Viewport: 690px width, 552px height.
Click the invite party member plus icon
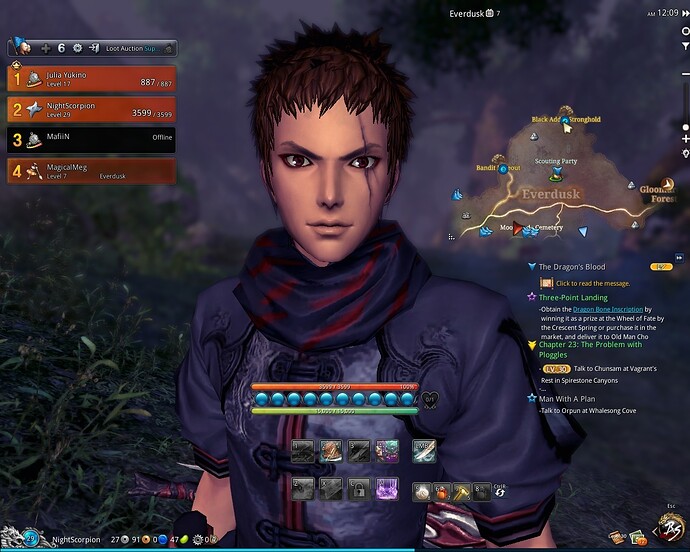point(45,47)
